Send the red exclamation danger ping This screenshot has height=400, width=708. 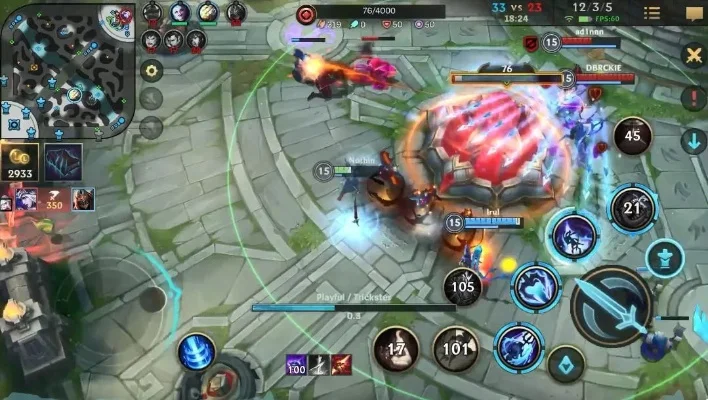(693, 98)
